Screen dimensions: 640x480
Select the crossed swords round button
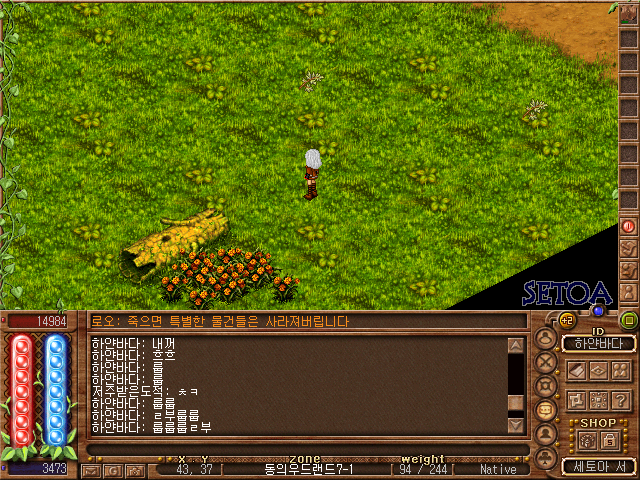(547, 361)
